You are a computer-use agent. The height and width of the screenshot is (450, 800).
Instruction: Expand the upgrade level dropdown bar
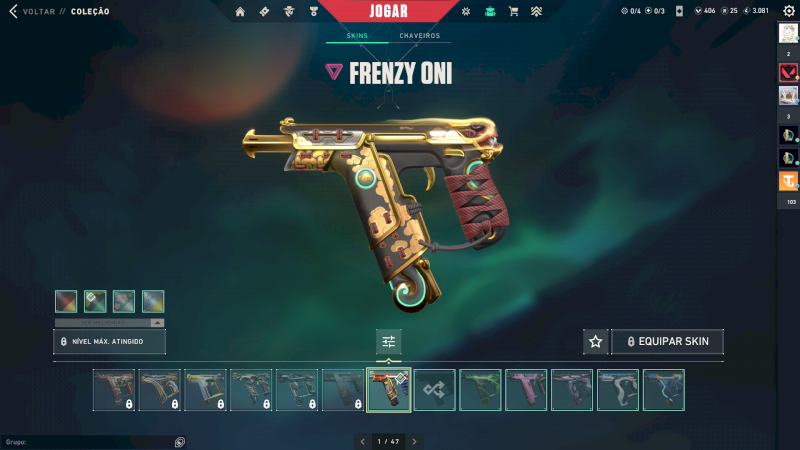pos(109,323)
